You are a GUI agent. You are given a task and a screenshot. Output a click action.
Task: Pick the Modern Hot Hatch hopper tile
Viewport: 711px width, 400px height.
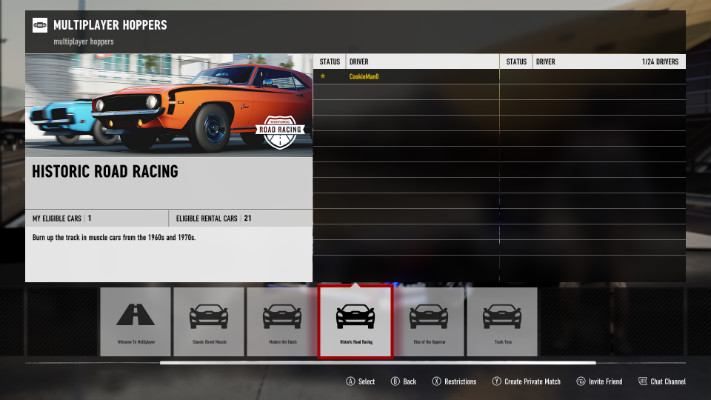click(281, 322)
